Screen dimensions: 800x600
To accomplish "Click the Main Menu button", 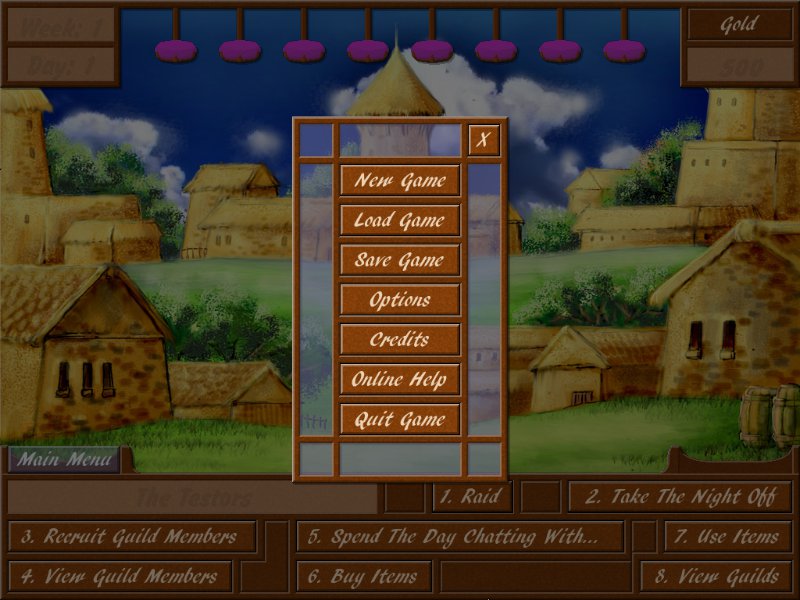I will pyautogui.click(x=65, y=460).
